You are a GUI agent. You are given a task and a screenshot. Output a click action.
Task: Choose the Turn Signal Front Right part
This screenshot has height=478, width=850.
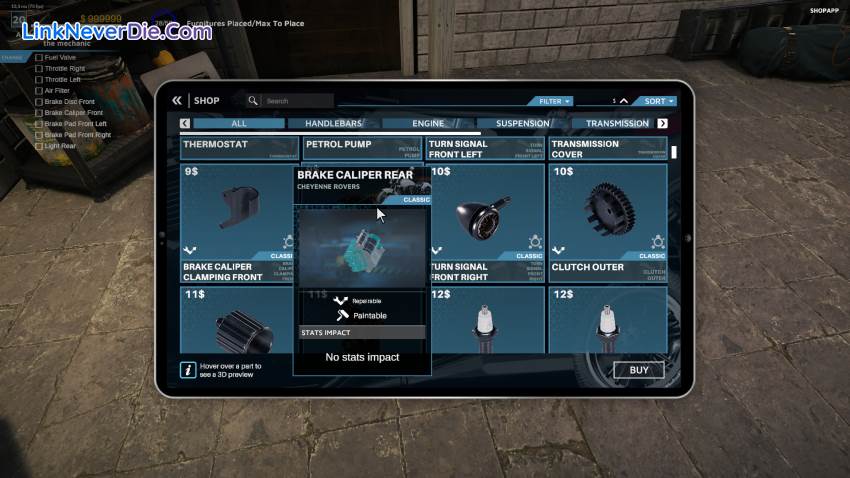pyautogui.click(x=487, y=223)
